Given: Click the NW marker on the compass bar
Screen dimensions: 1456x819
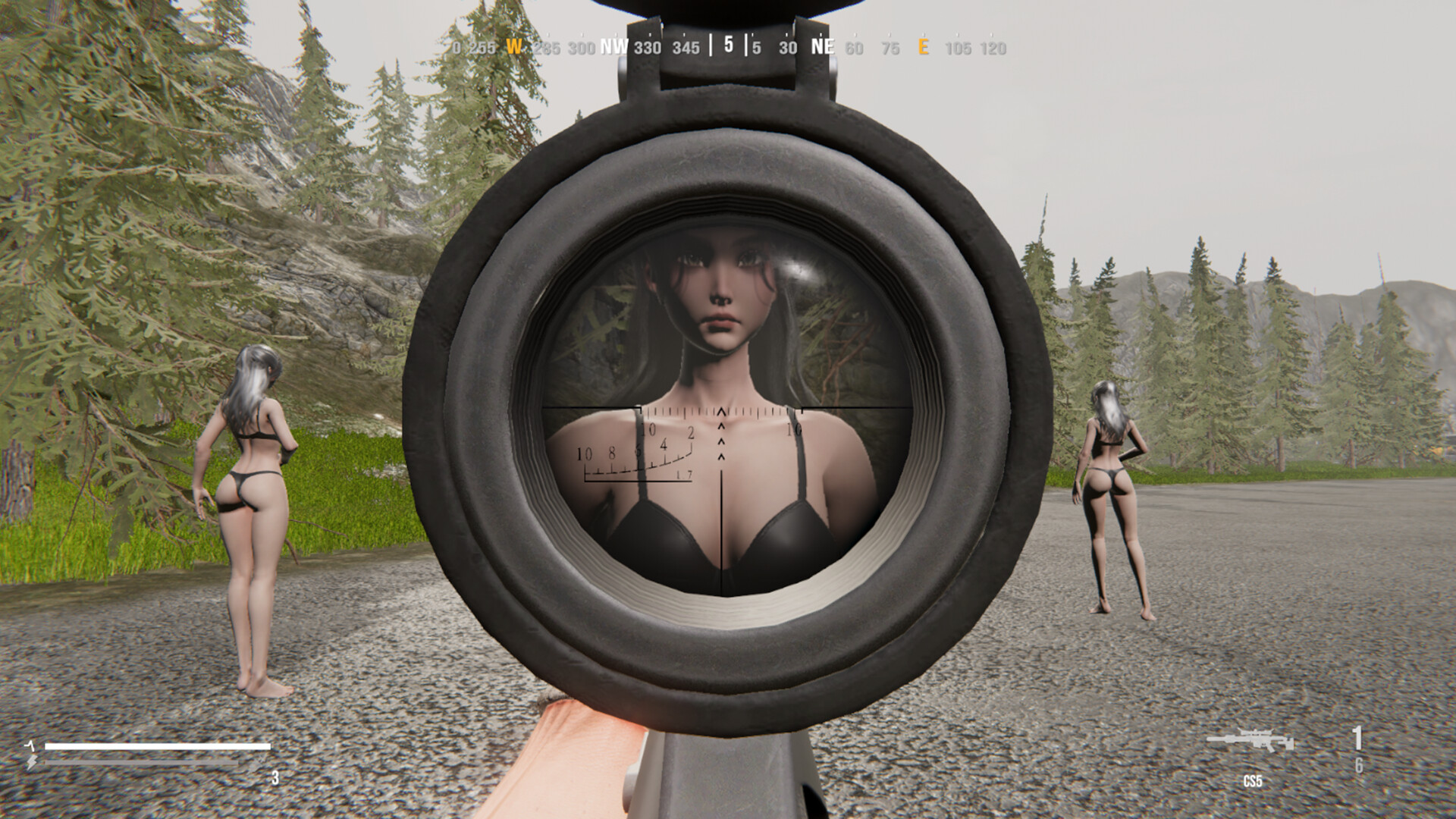Looking at the screenshot, I should (612, 47).
